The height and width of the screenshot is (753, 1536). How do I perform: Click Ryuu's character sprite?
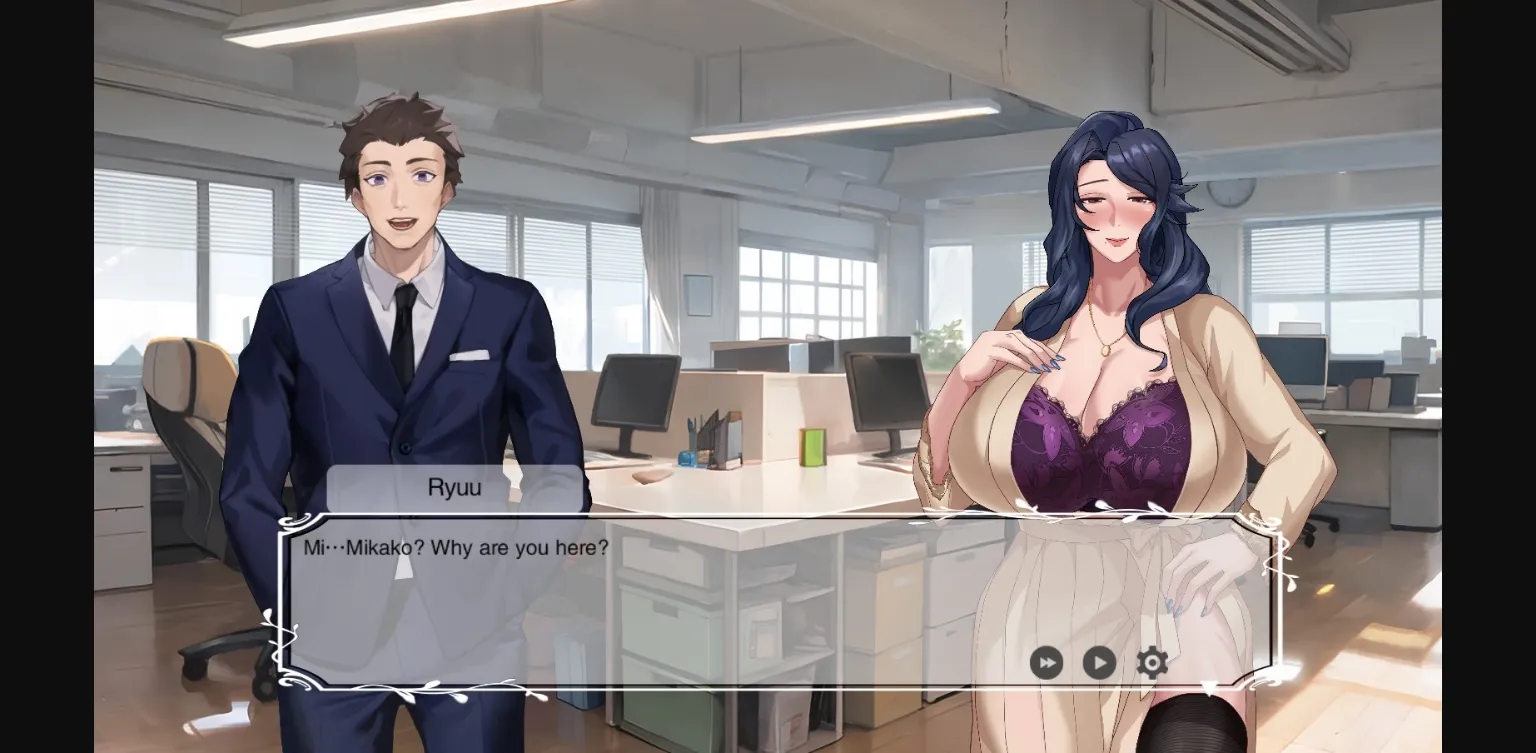pyautogui.click(x=400, y=300)
